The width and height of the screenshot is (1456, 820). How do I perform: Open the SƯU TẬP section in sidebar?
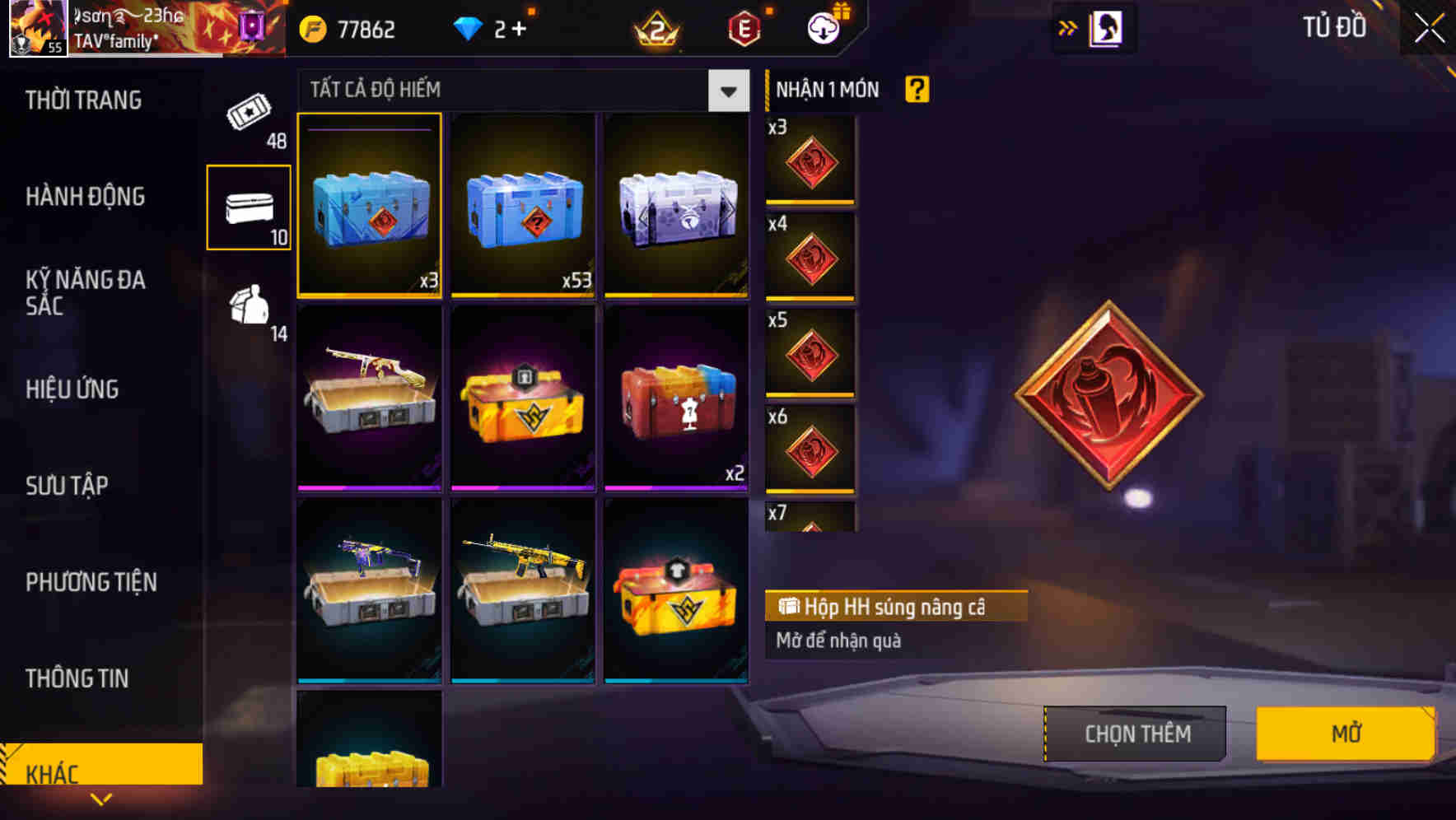(69, 486)
